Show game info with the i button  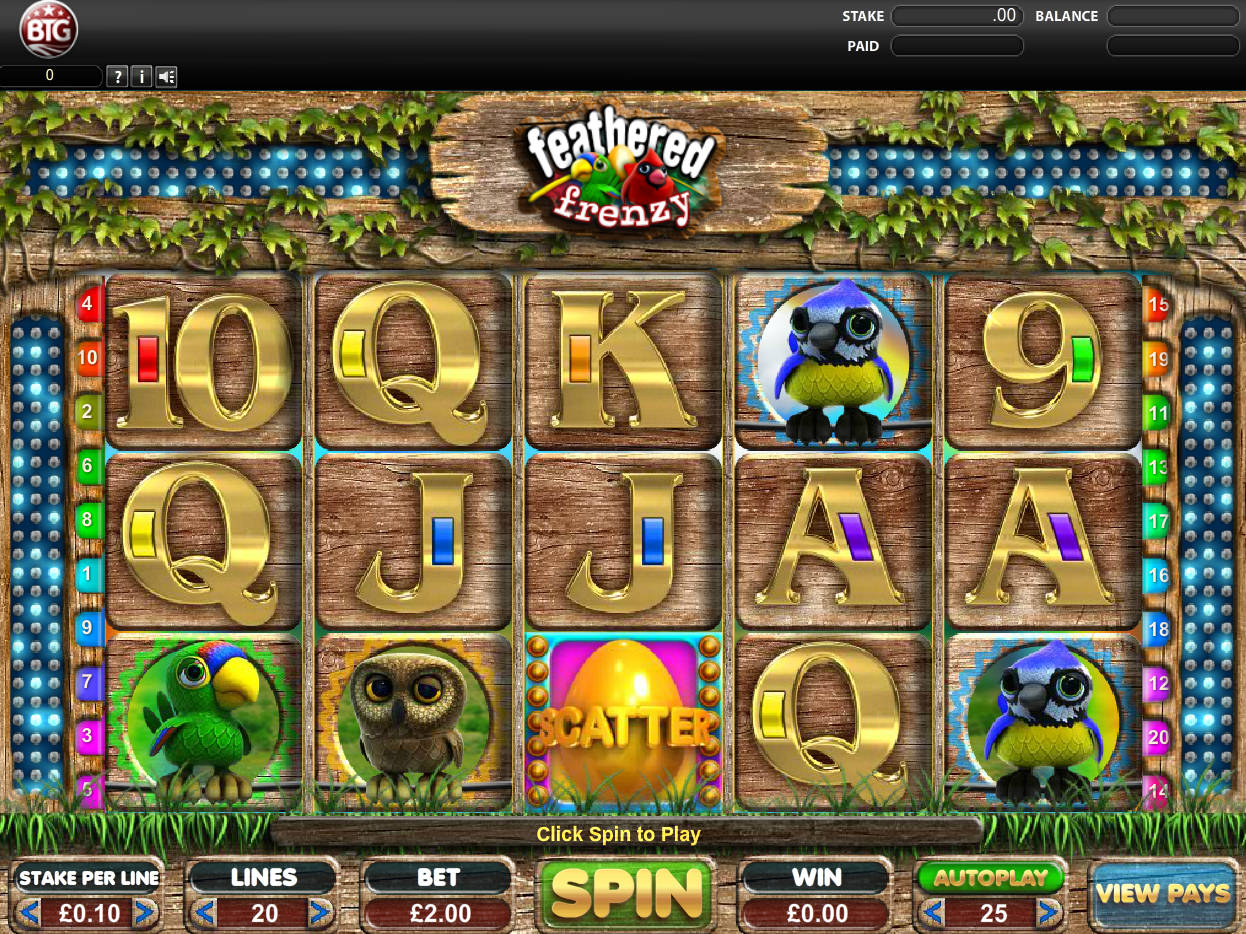141,76
